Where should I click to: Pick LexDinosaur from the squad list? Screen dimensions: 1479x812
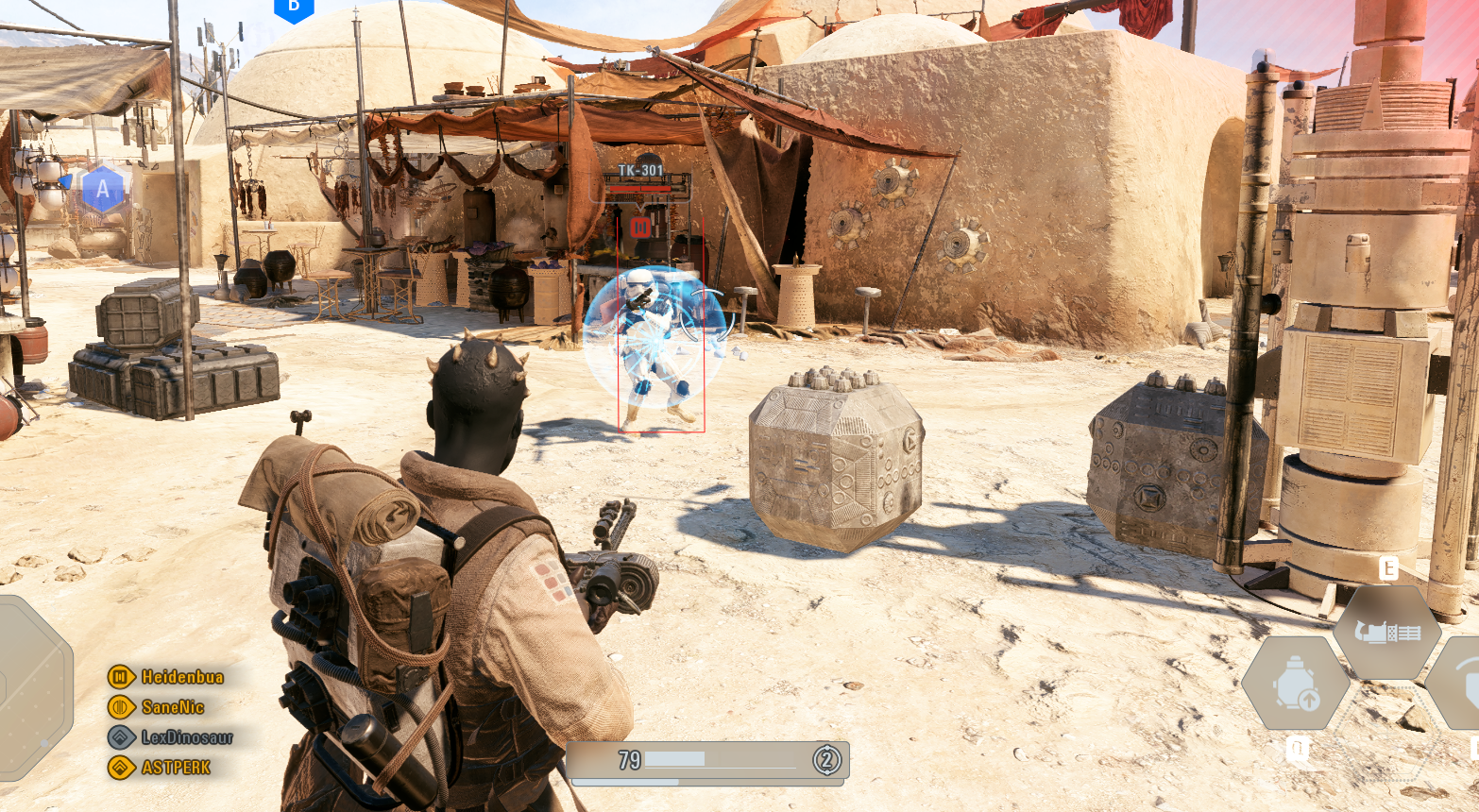pos(186,737)
